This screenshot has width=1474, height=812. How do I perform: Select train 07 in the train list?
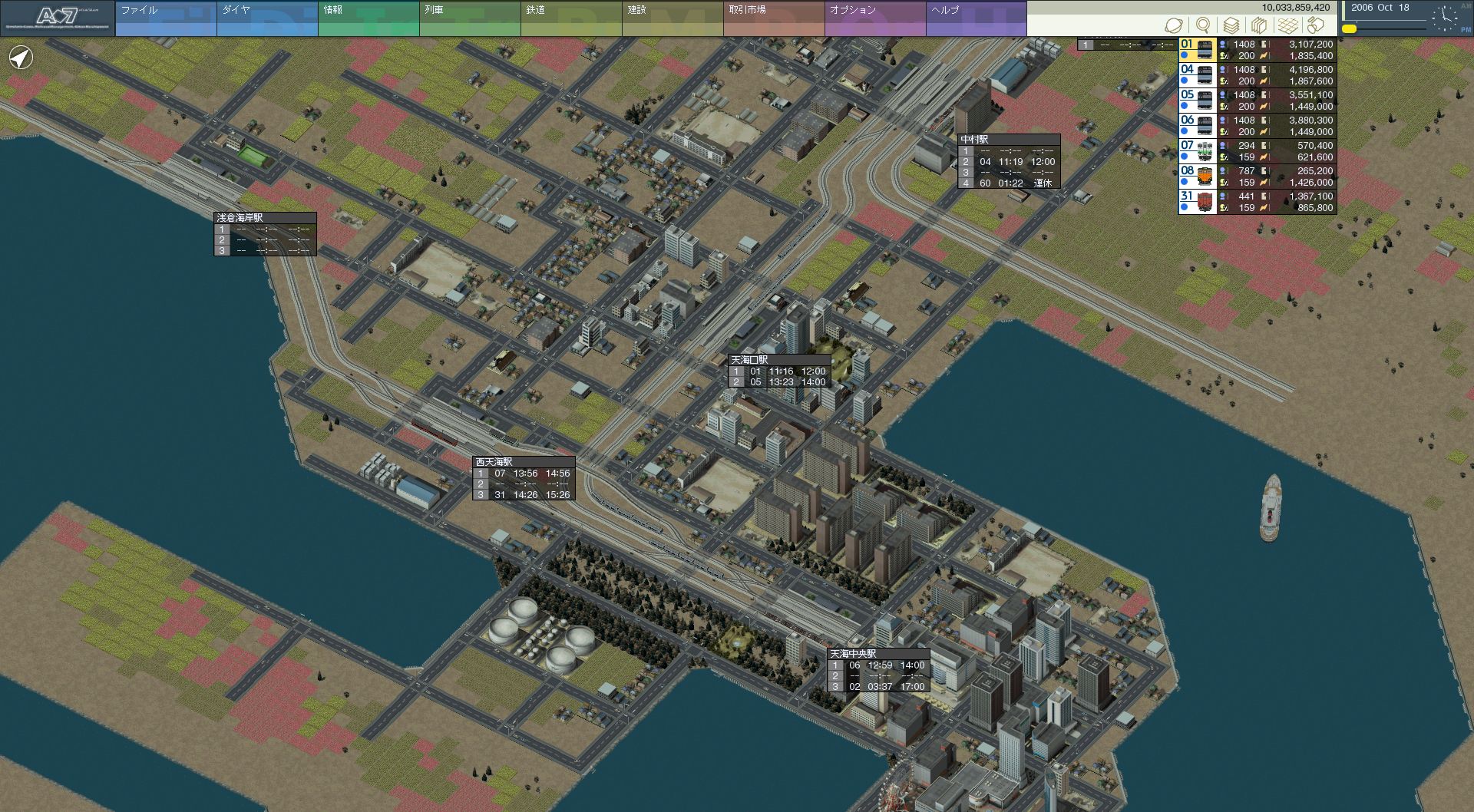pos(1198,151)
